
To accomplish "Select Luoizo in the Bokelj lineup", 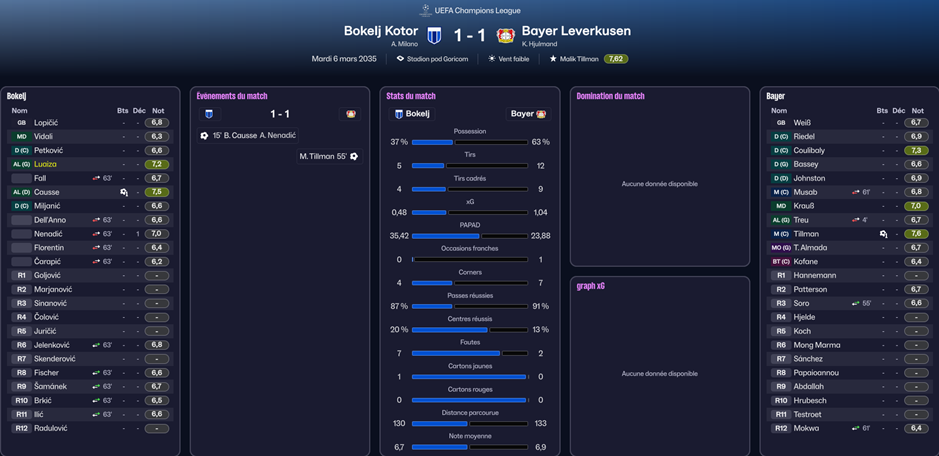I will click(46, 164).
